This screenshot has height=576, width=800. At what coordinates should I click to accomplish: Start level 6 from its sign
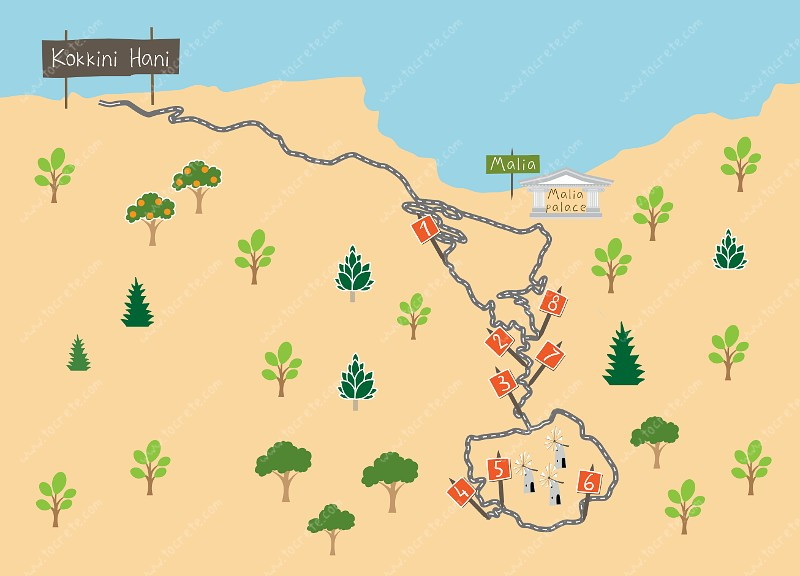[590, 482]
